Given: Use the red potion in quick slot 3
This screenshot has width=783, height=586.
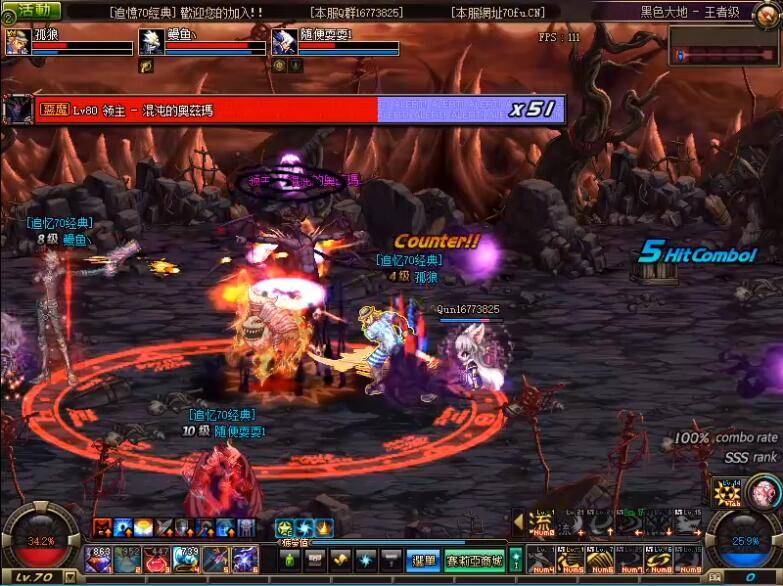Looking at the screenshot, I should pos(157,559).
